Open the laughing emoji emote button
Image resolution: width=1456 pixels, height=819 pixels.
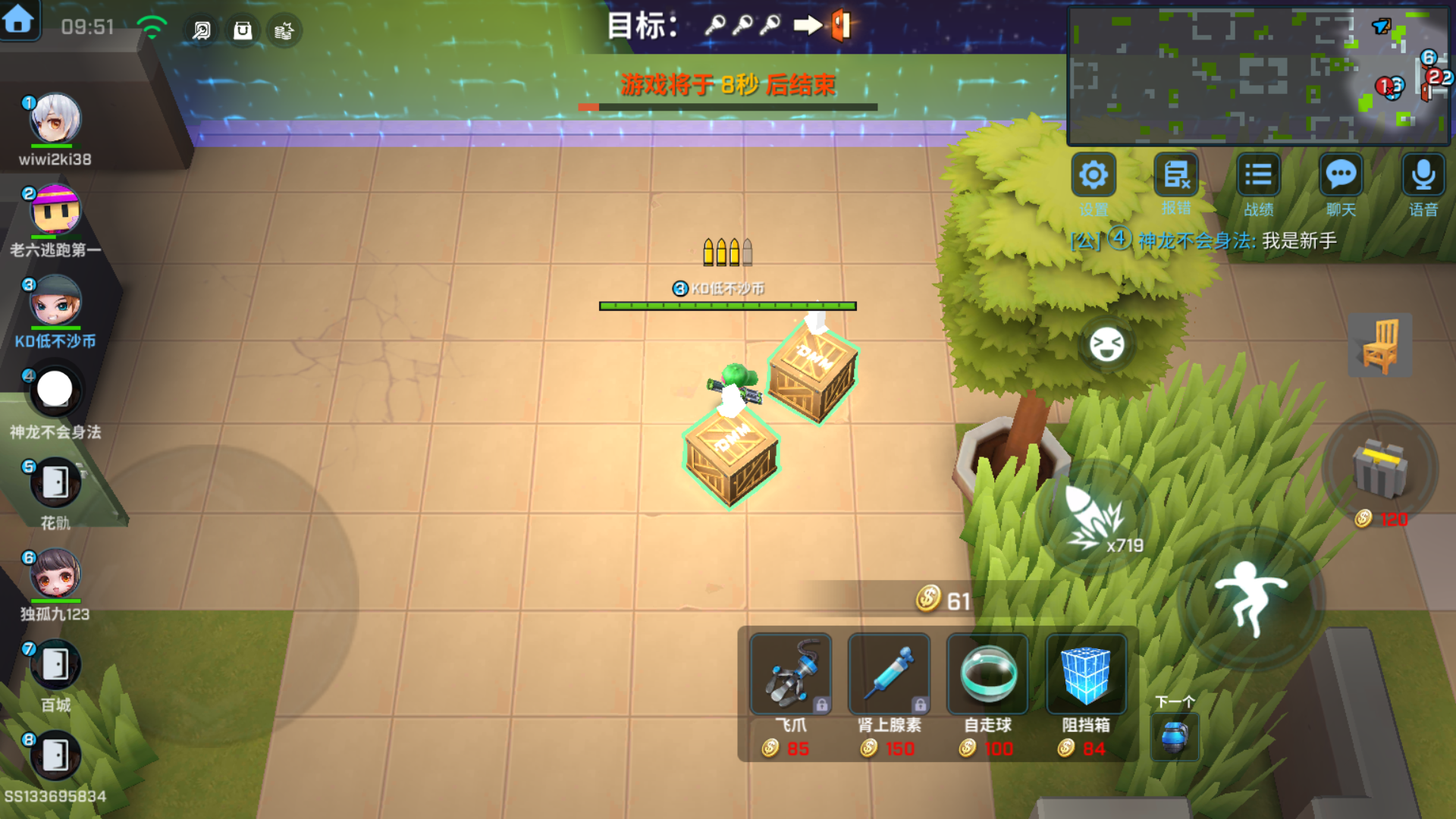click(1106, 345)
